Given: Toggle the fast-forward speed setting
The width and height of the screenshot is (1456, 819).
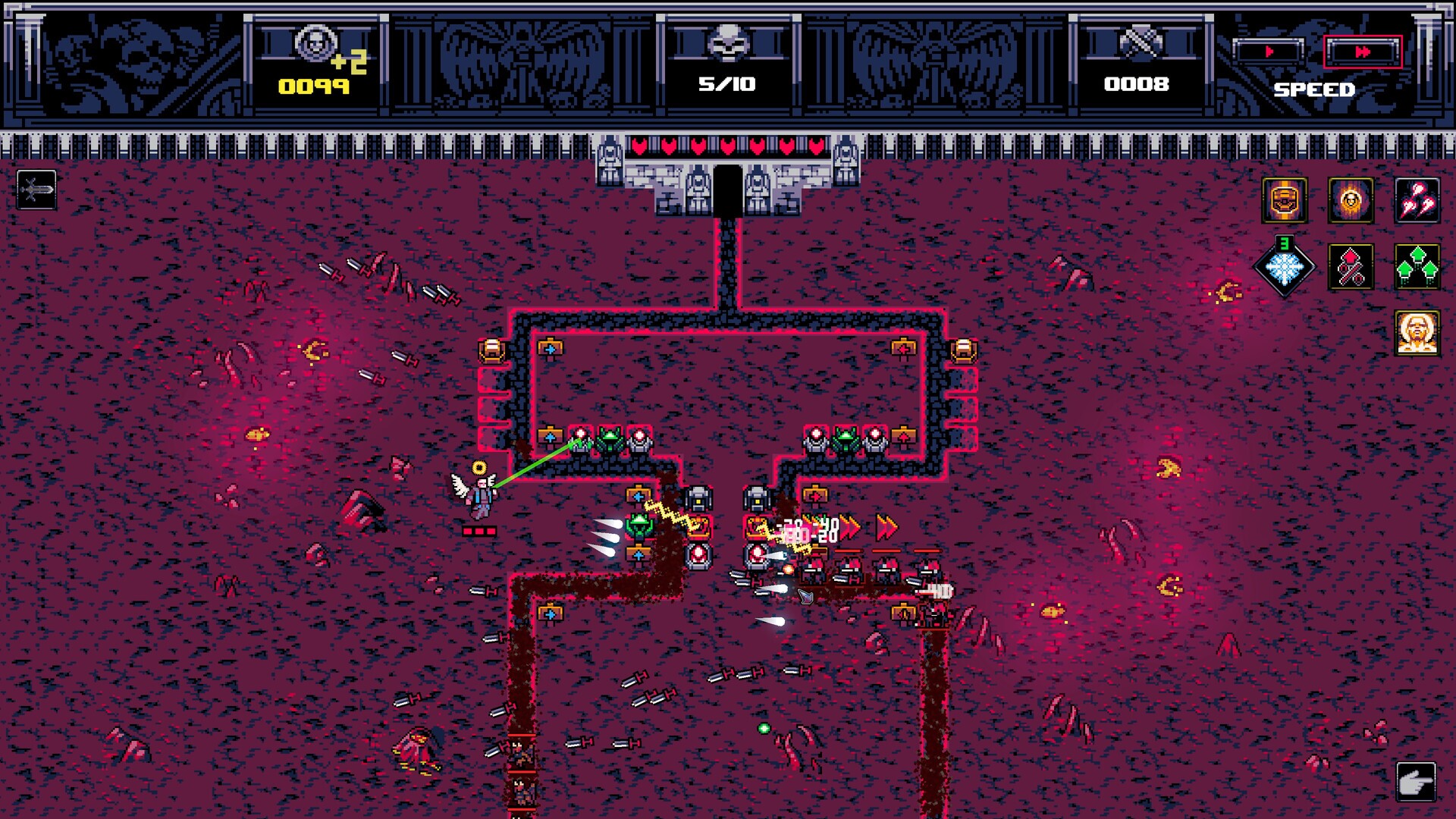Looking at the screenshot, I should tap(1363, 52).
